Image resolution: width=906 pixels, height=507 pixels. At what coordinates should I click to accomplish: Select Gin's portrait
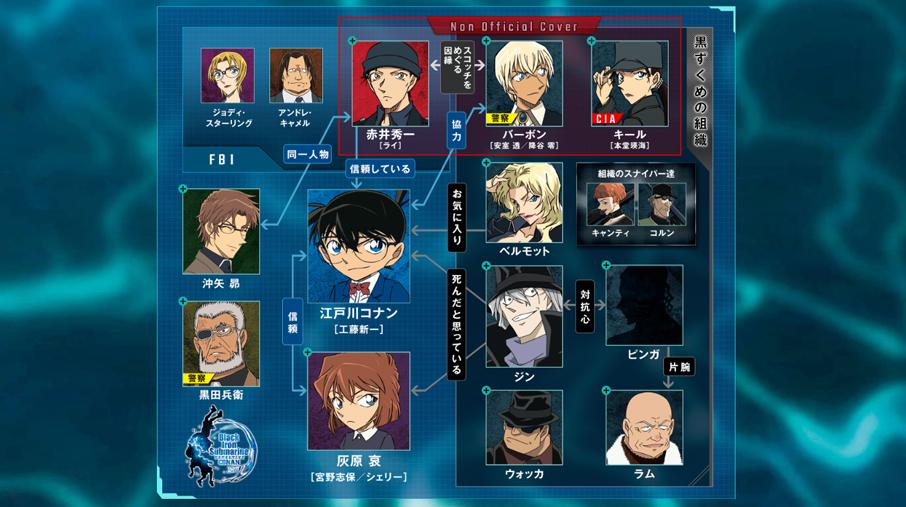coord(524,316)
